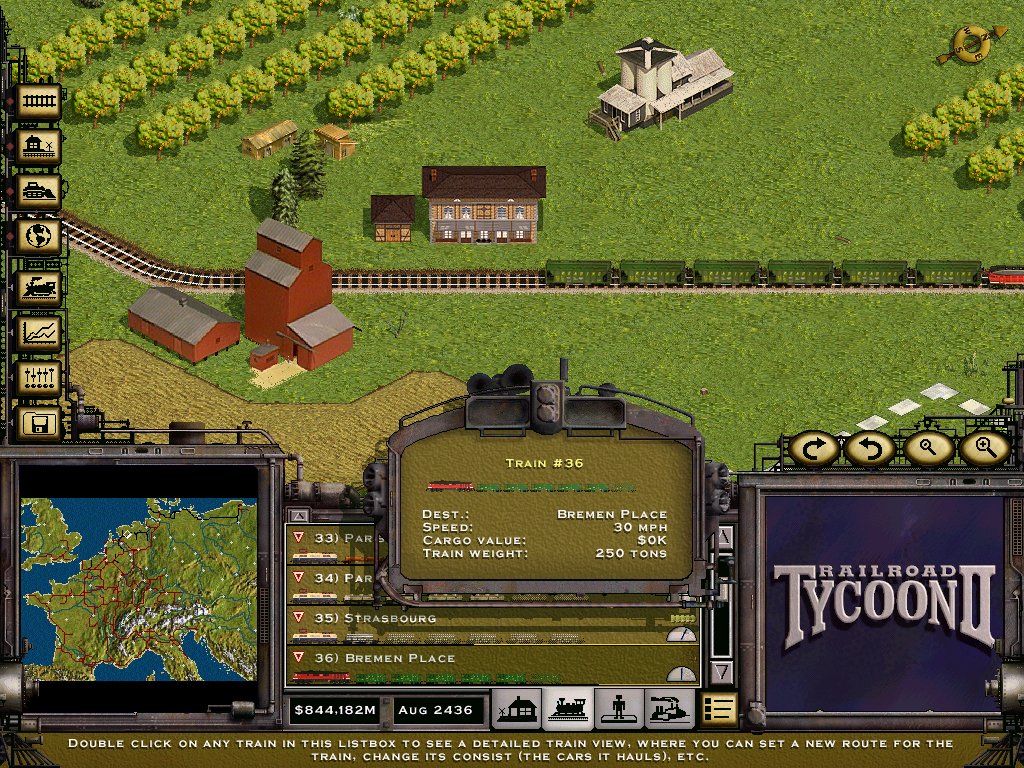The height and width of the screenshot is (768, 1024).
Task: Toggle the list detail view button
Action: point(718,709)
